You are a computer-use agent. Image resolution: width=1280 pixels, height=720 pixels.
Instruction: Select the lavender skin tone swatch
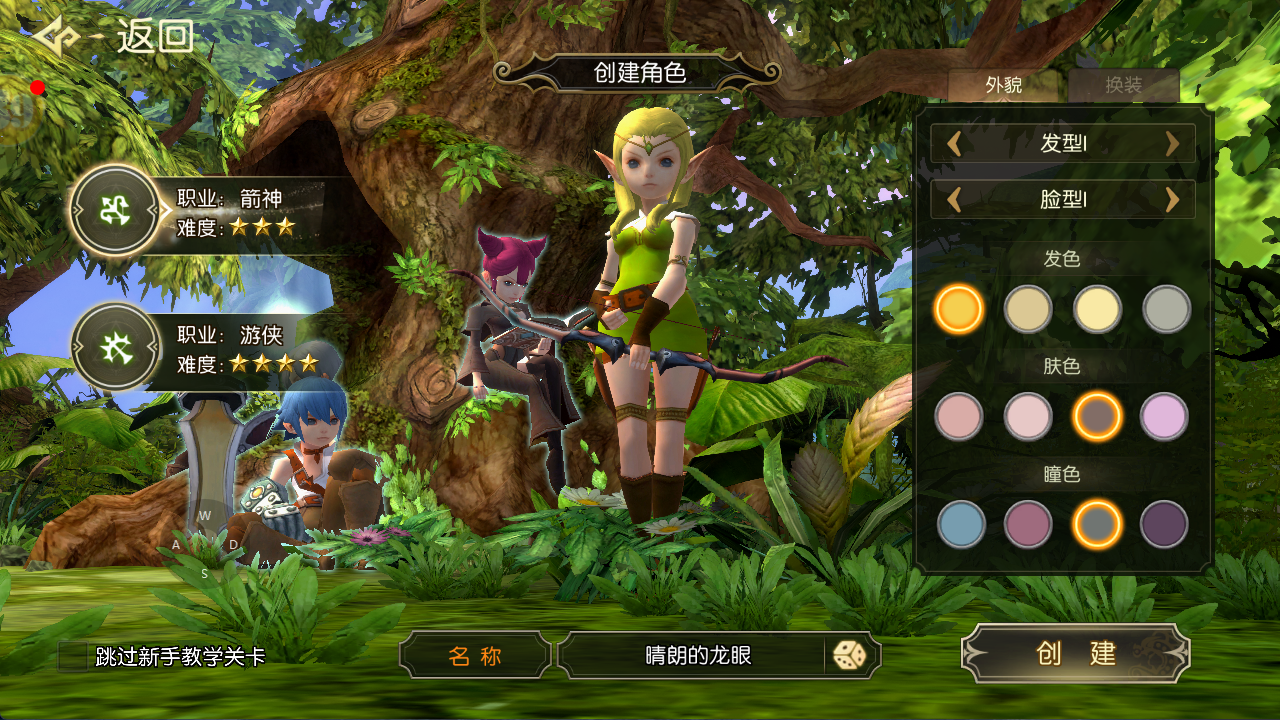click(x=1165, y=416)
